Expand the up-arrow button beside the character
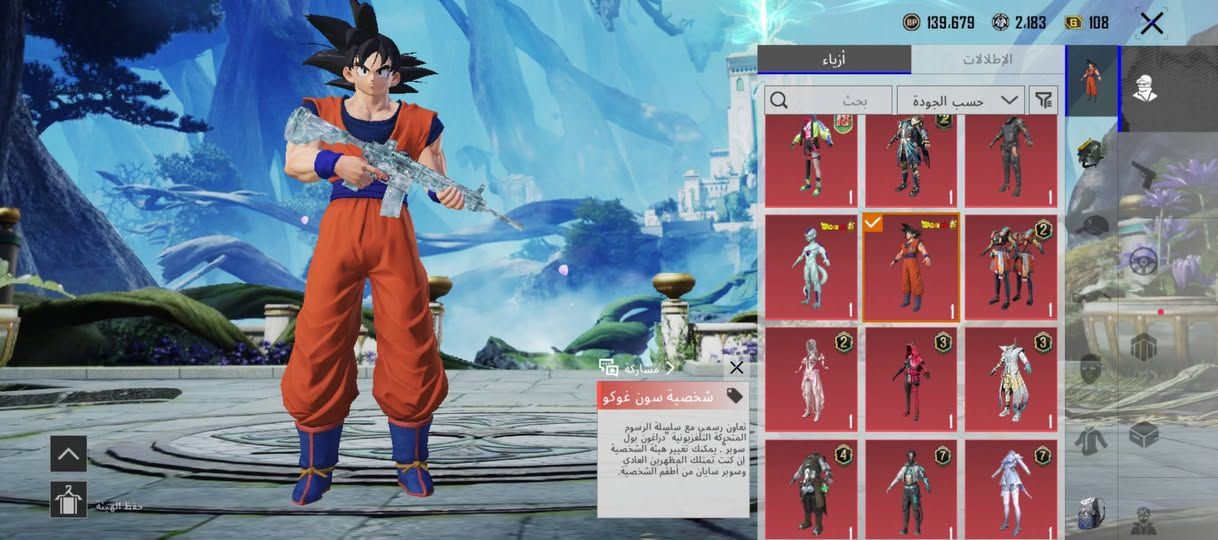The width and height of the screenshot is (1218, 540). pos(69,453)
